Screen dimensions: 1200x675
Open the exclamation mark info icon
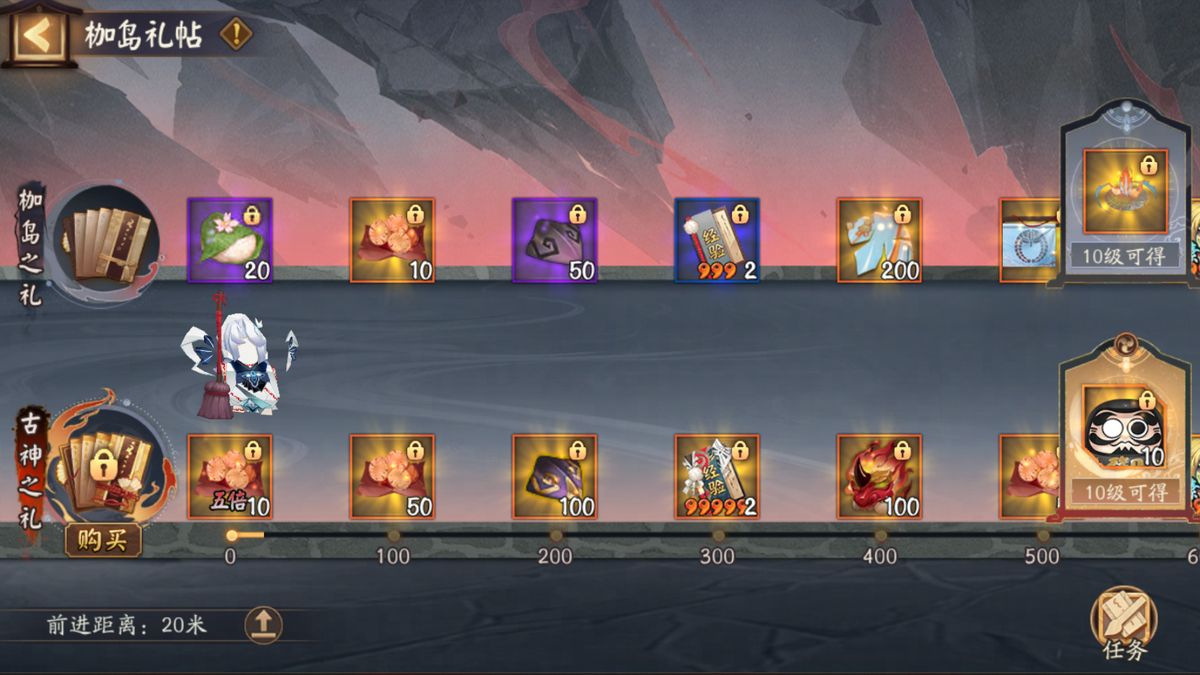236,35
